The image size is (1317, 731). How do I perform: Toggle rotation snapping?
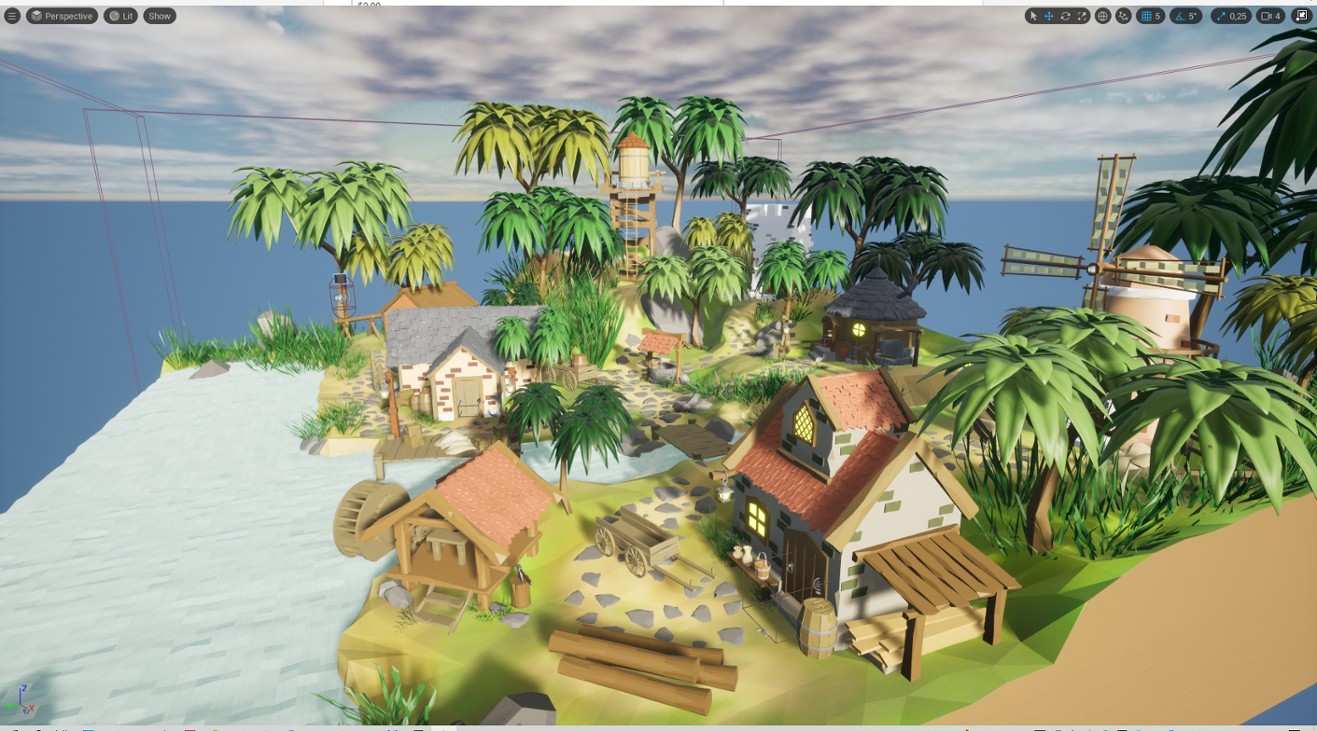click(x=1181, y=15)
